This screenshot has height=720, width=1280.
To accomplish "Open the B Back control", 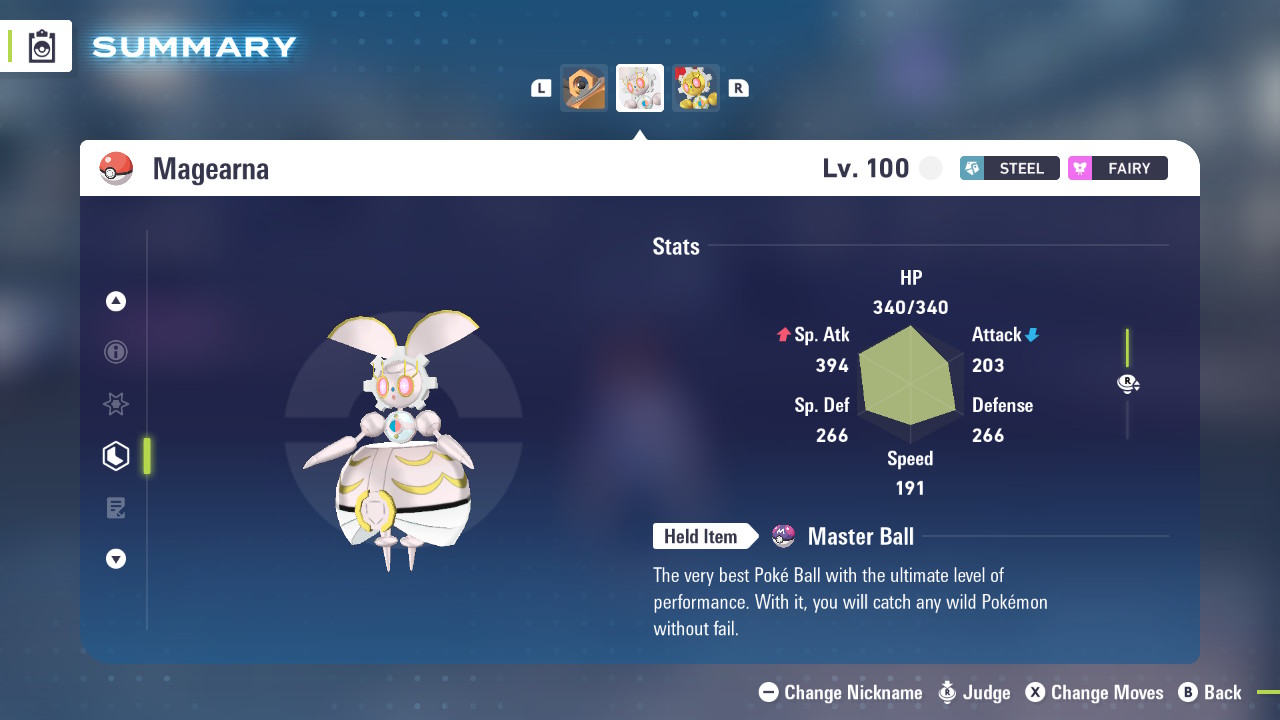I will 1190,692.
